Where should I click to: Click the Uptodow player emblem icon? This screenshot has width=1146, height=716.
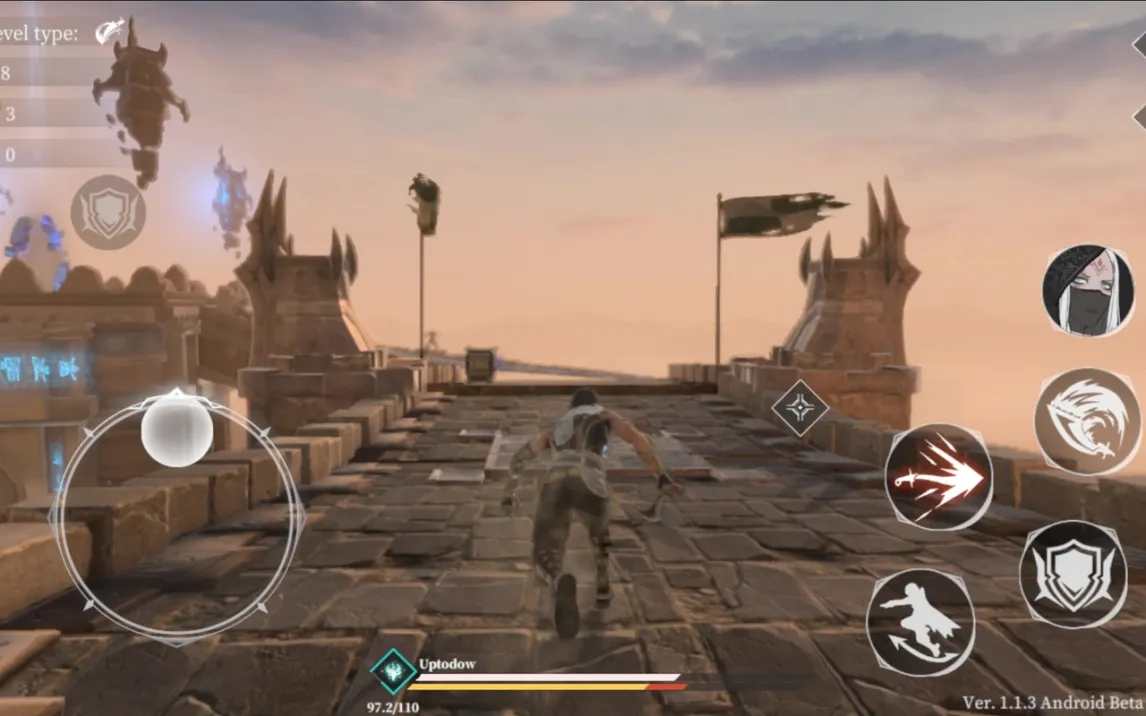(393, 672)
